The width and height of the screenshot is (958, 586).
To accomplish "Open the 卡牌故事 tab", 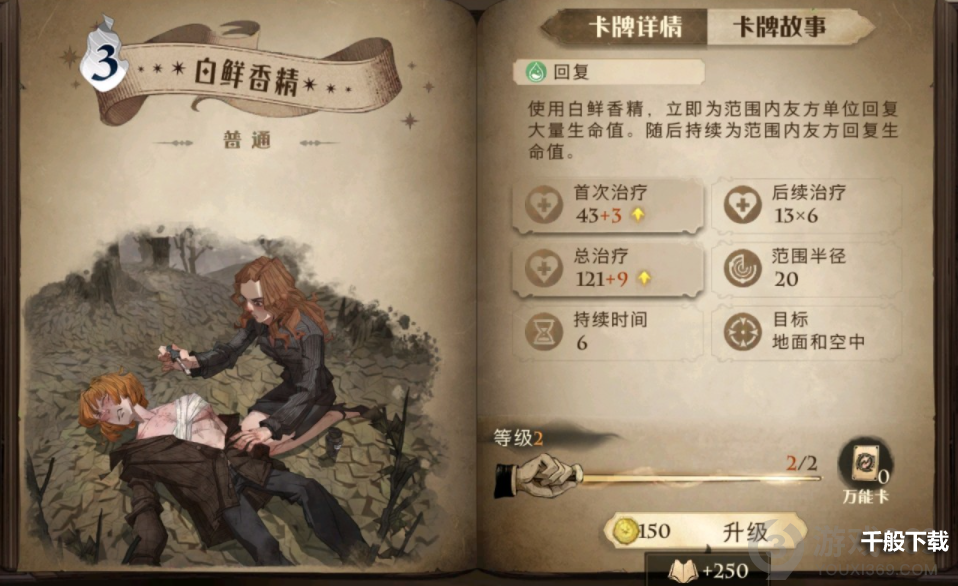I will 781,27.
